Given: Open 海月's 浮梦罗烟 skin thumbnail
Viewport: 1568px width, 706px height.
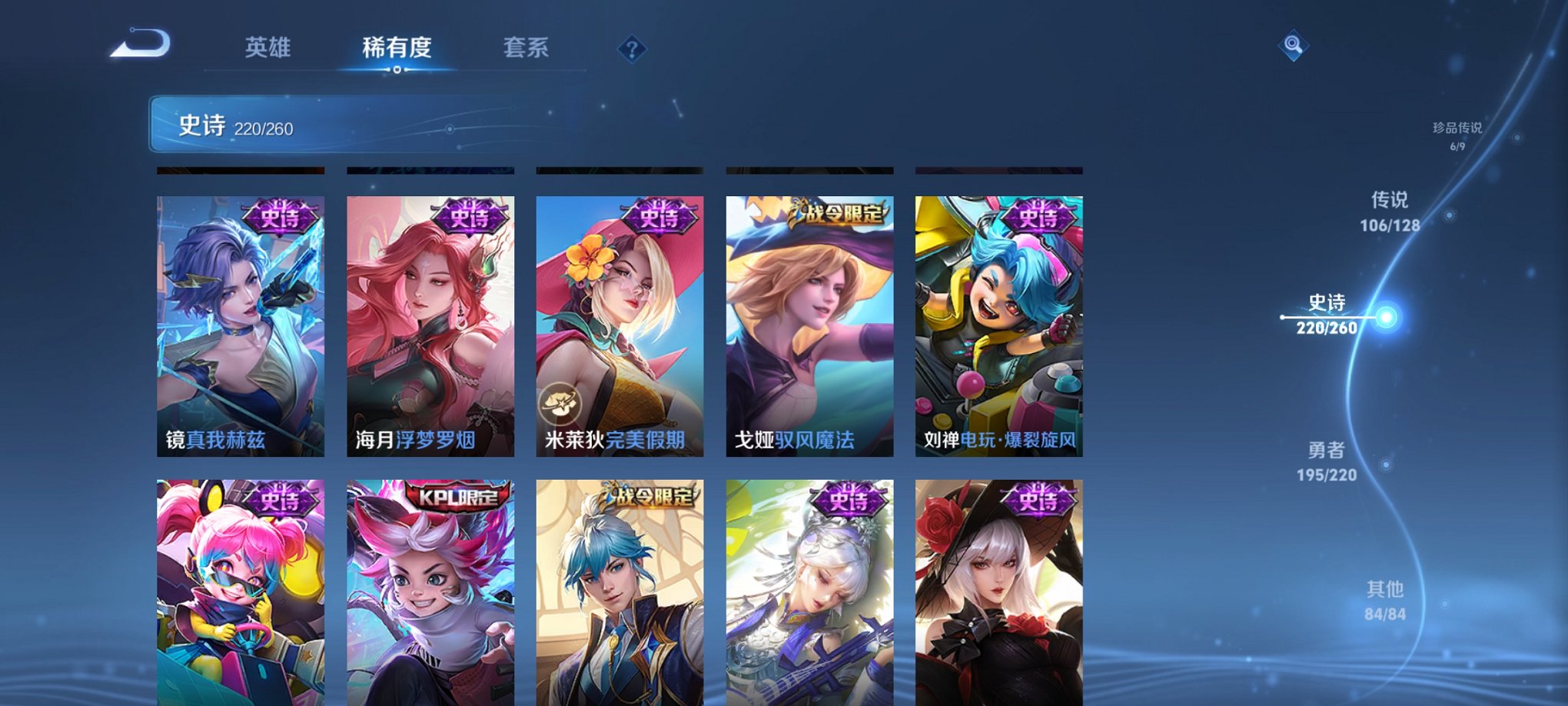Looking at the screenshot, I should (430, 323).
